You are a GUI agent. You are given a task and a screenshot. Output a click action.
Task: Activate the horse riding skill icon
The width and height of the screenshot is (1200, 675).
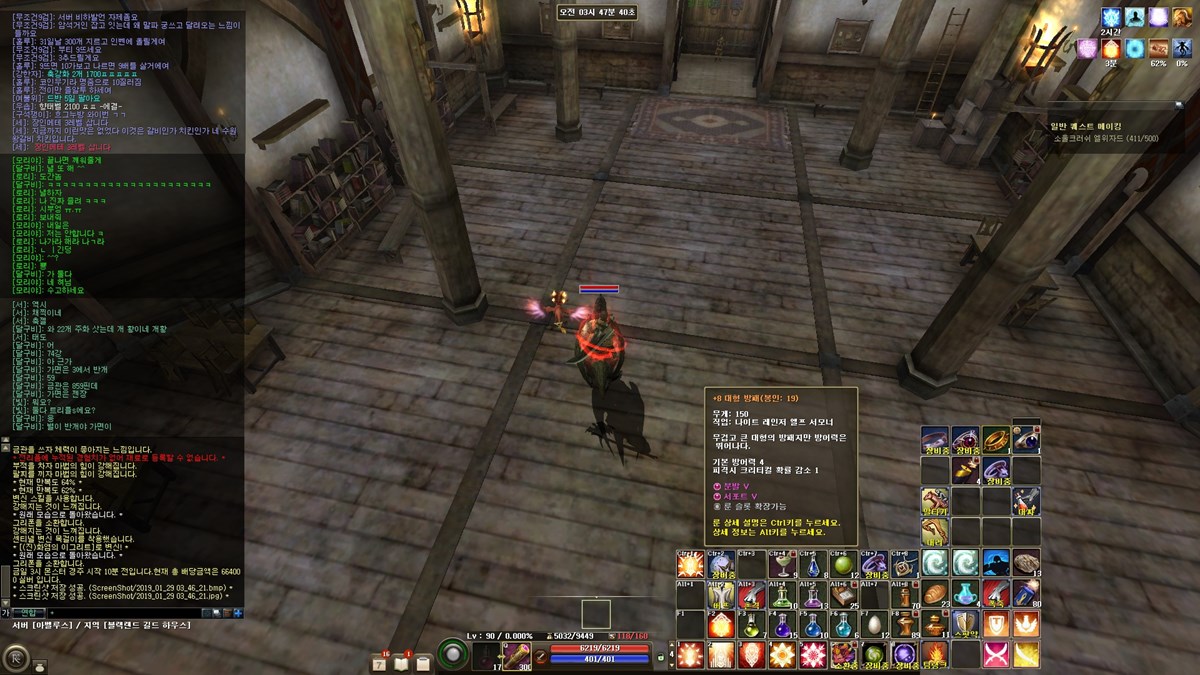[x=935, y=501]
